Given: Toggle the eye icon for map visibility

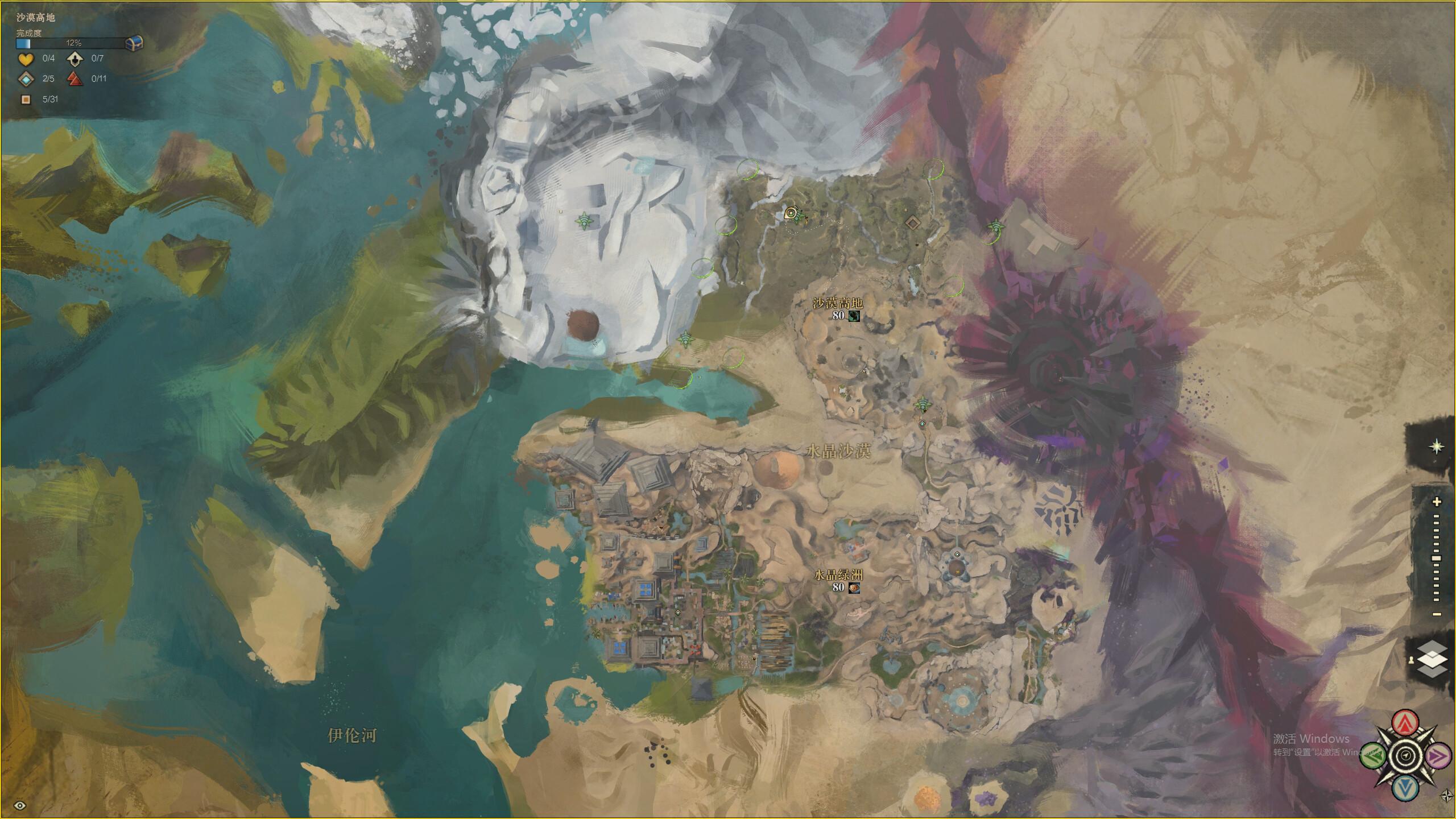Looking at the screenshot, I should (x=20, y=805).
